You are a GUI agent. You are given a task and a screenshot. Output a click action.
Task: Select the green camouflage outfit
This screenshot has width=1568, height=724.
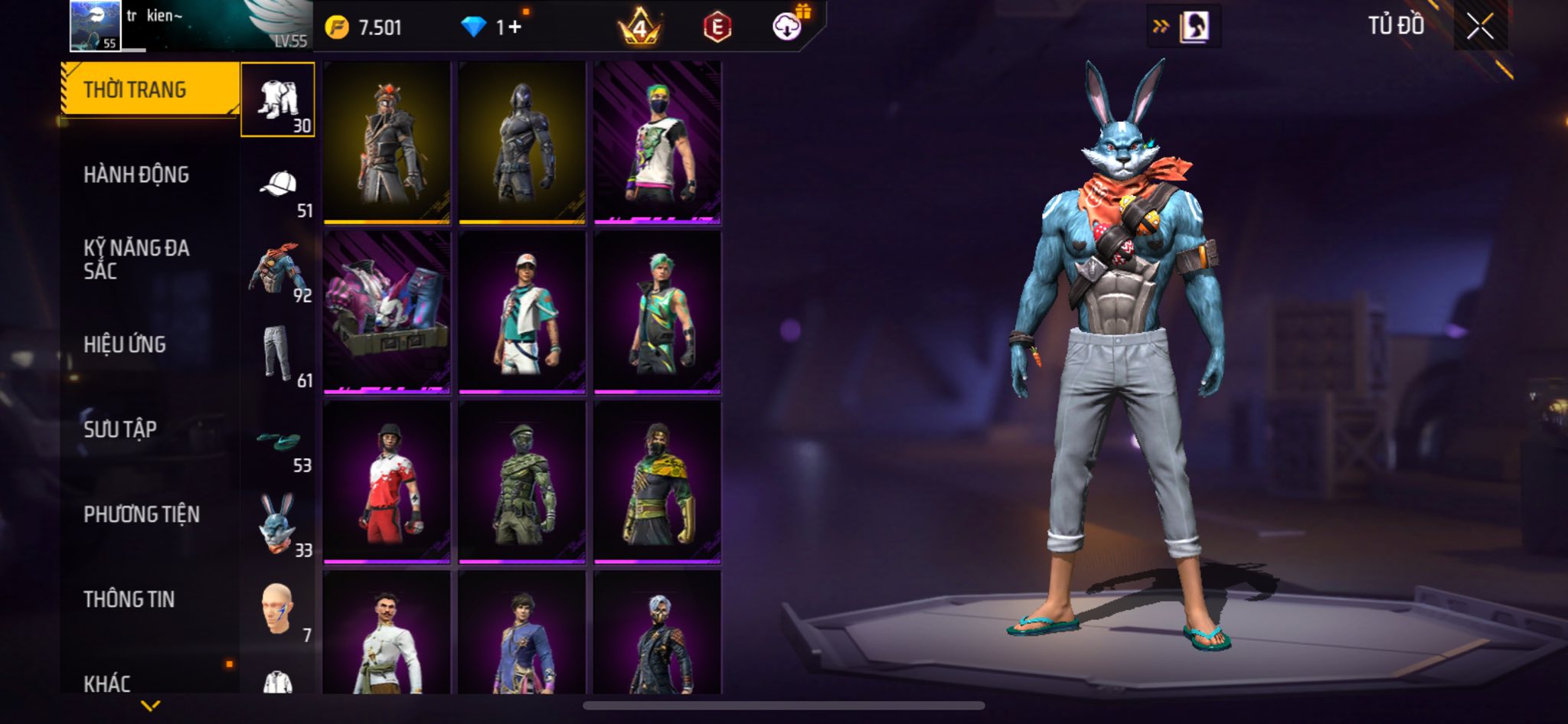pos(522,482)
